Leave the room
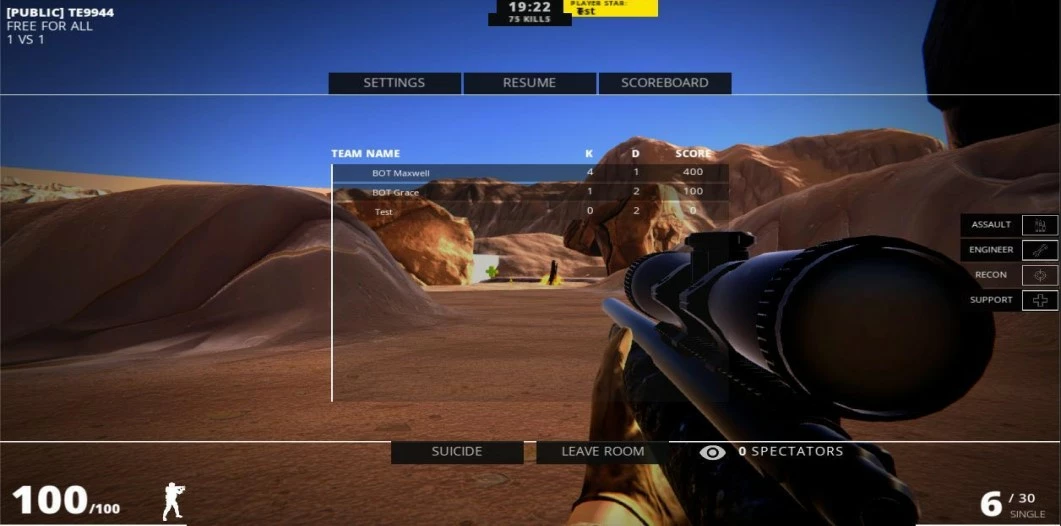 coord(602,452)
